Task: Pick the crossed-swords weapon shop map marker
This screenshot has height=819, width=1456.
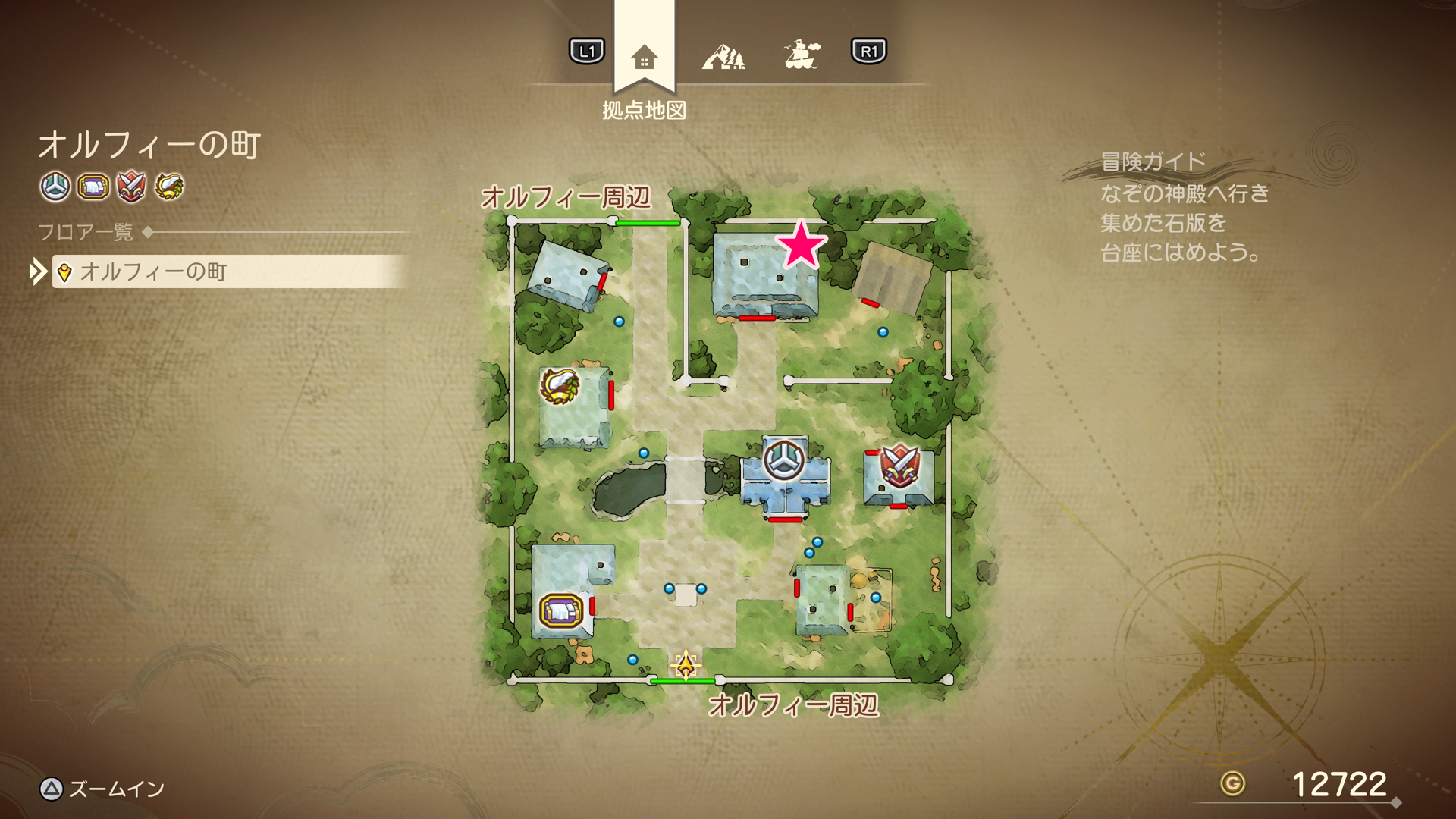Action: (x=899, y=465)
